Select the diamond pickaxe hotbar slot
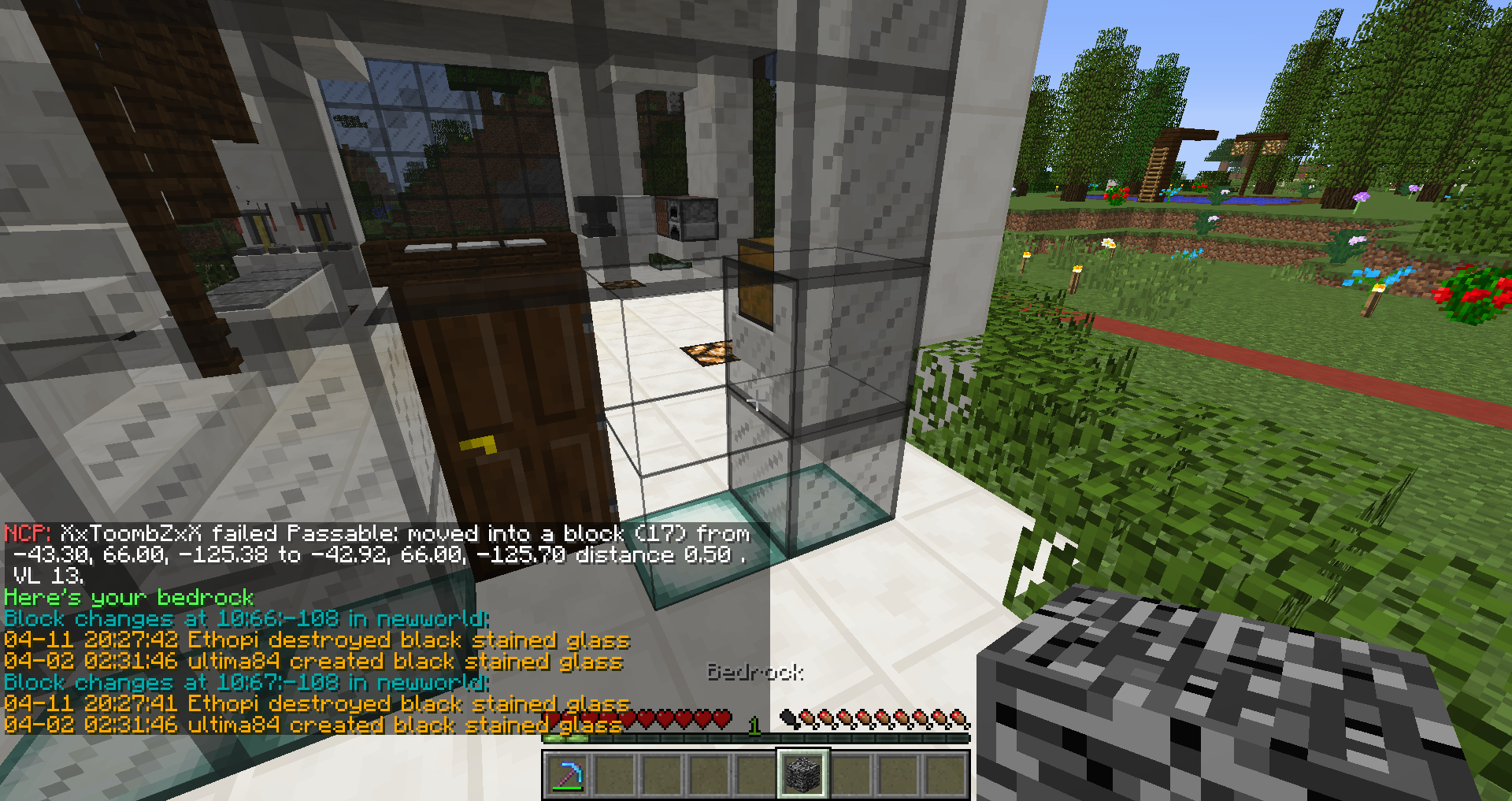Image resolution: width=1512 pixels, height=801 pixels. (568, 774)
